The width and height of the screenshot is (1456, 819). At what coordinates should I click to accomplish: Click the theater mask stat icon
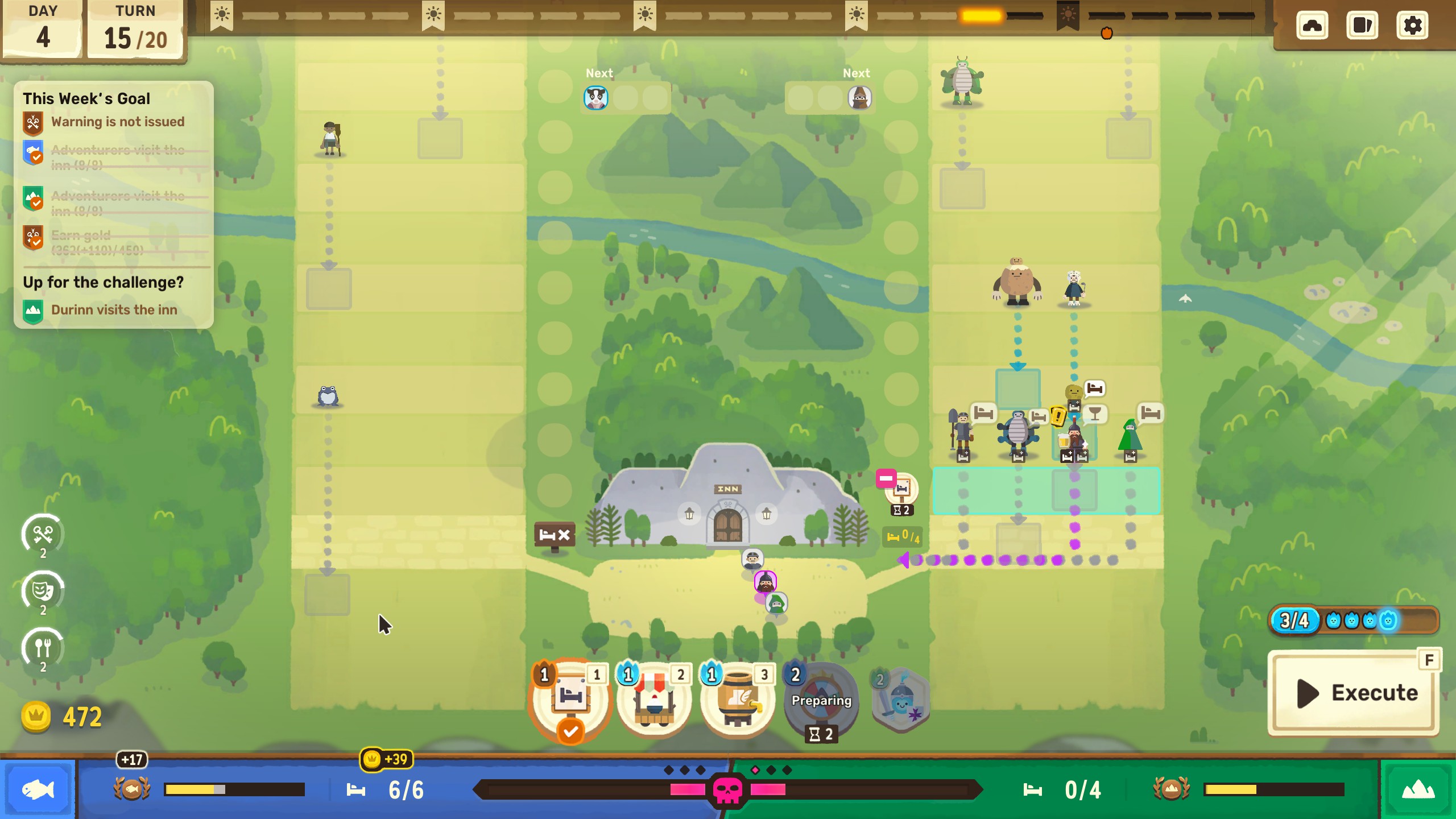pos(43,591)
